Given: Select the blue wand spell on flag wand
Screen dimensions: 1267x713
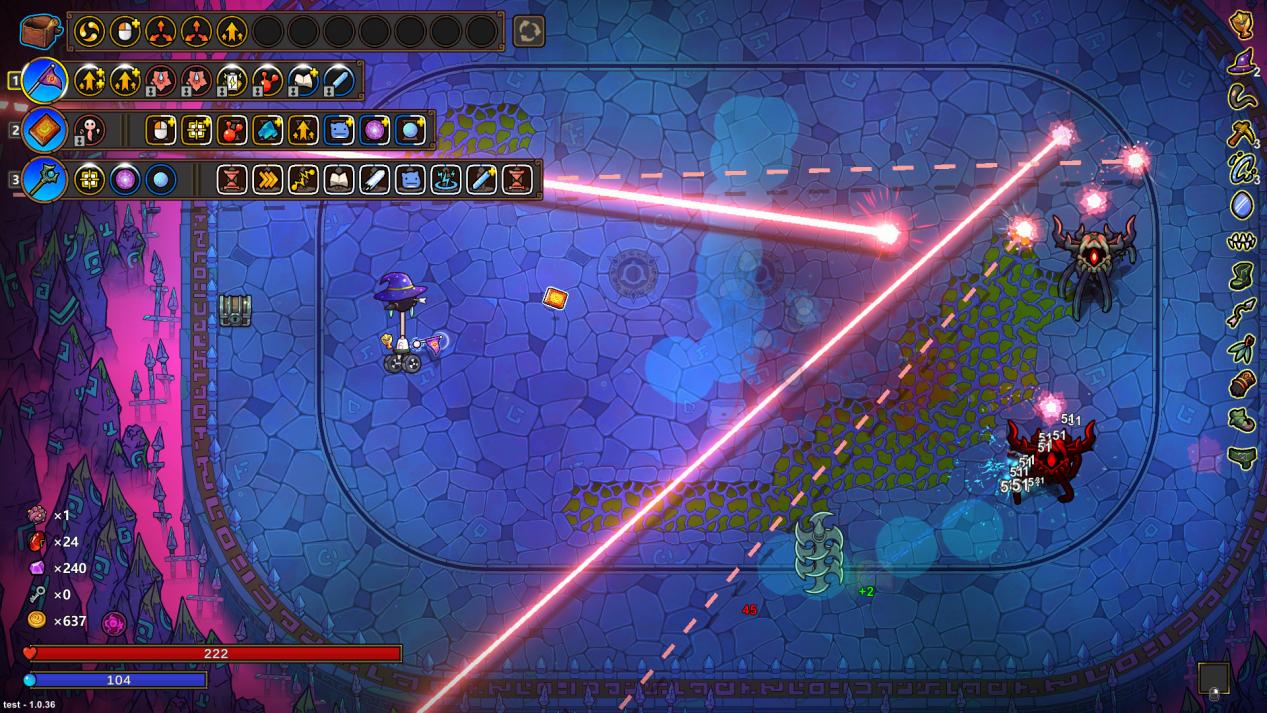Looking at the screenshot, I should point(339,80).
